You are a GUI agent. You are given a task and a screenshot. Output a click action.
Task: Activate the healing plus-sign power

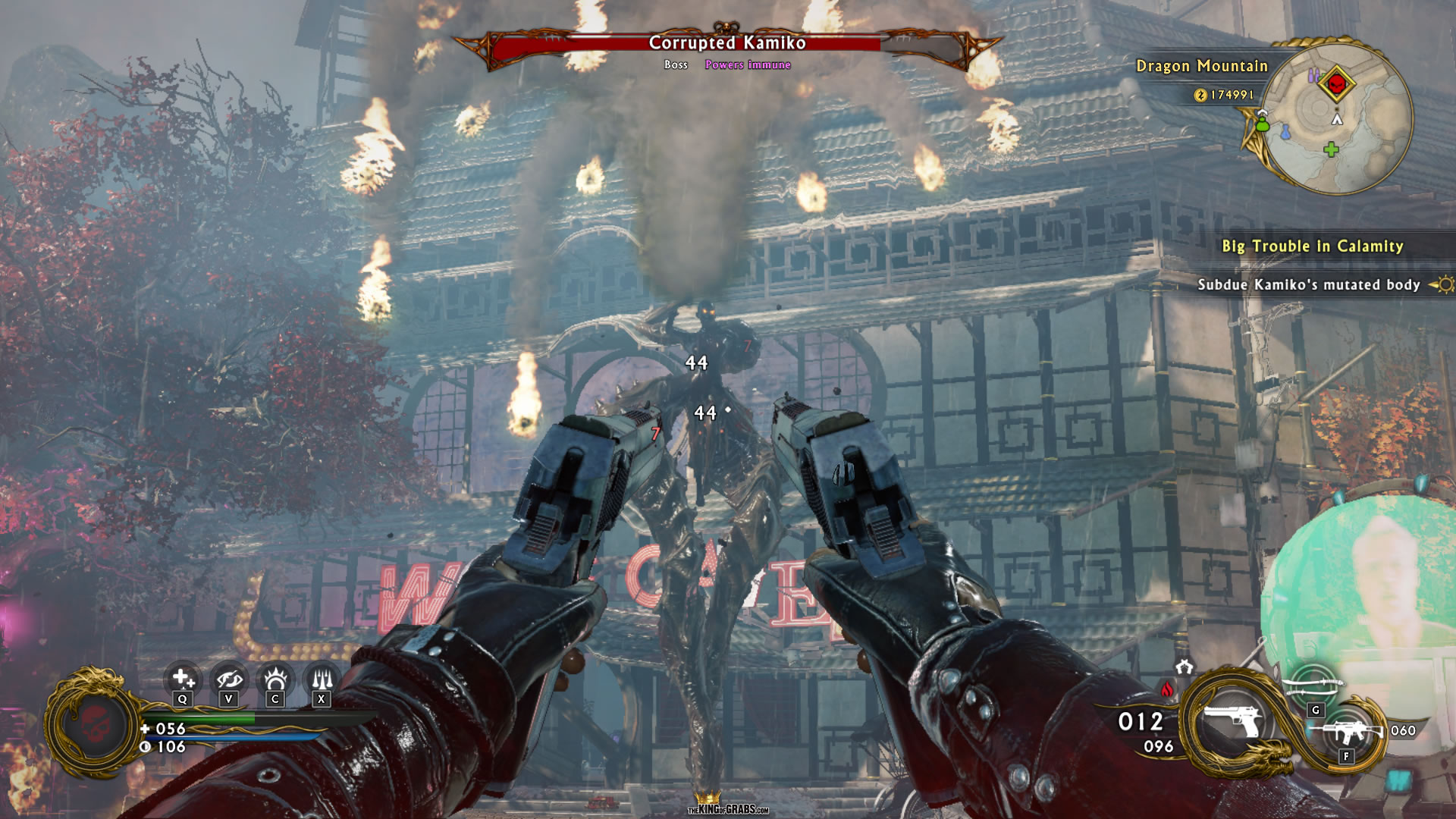pos(183,677)
